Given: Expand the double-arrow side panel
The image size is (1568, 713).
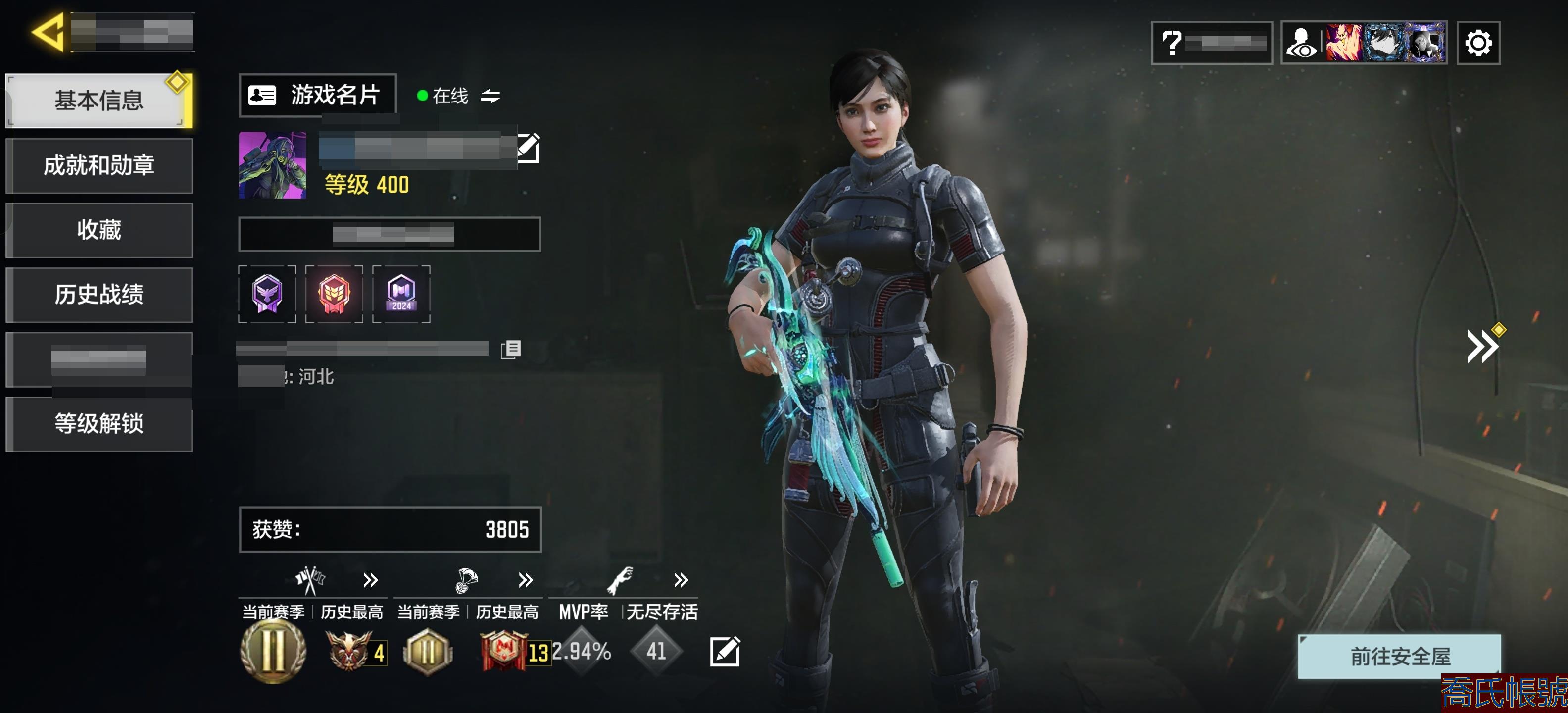Looking at the screenshot, I should [x=1482, y=347].
